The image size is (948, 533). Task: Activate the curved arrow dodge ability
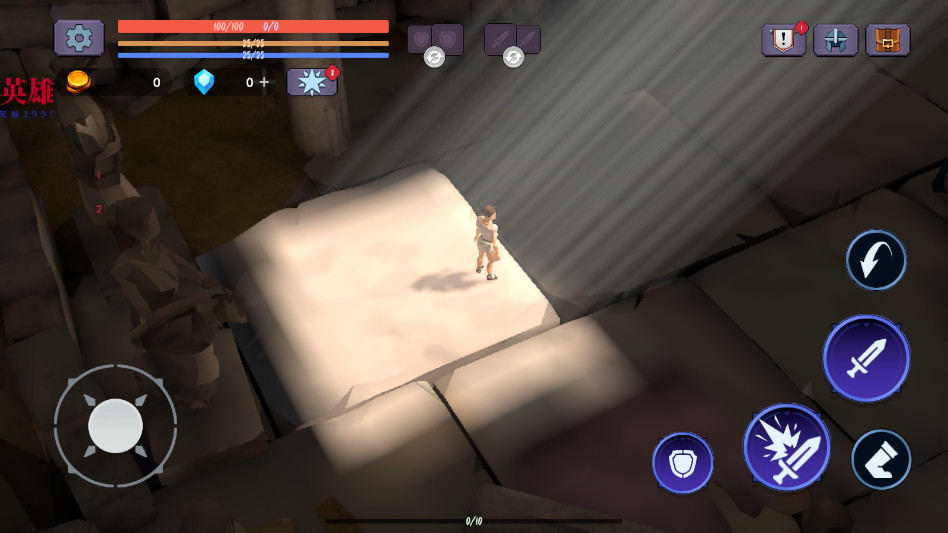[876, 260]
